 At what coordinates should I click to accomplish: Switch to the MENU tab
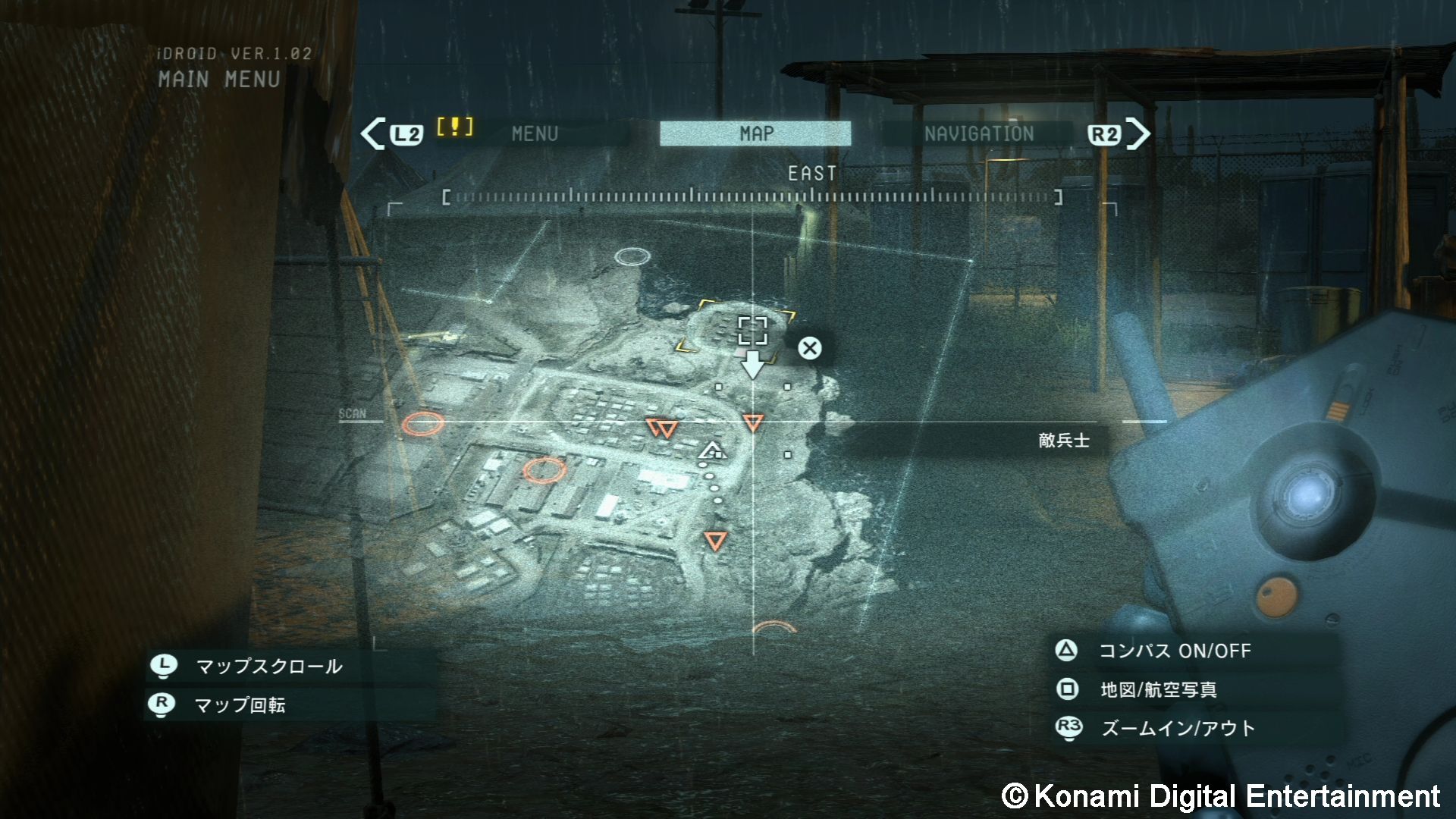click(x=535, y=133)
